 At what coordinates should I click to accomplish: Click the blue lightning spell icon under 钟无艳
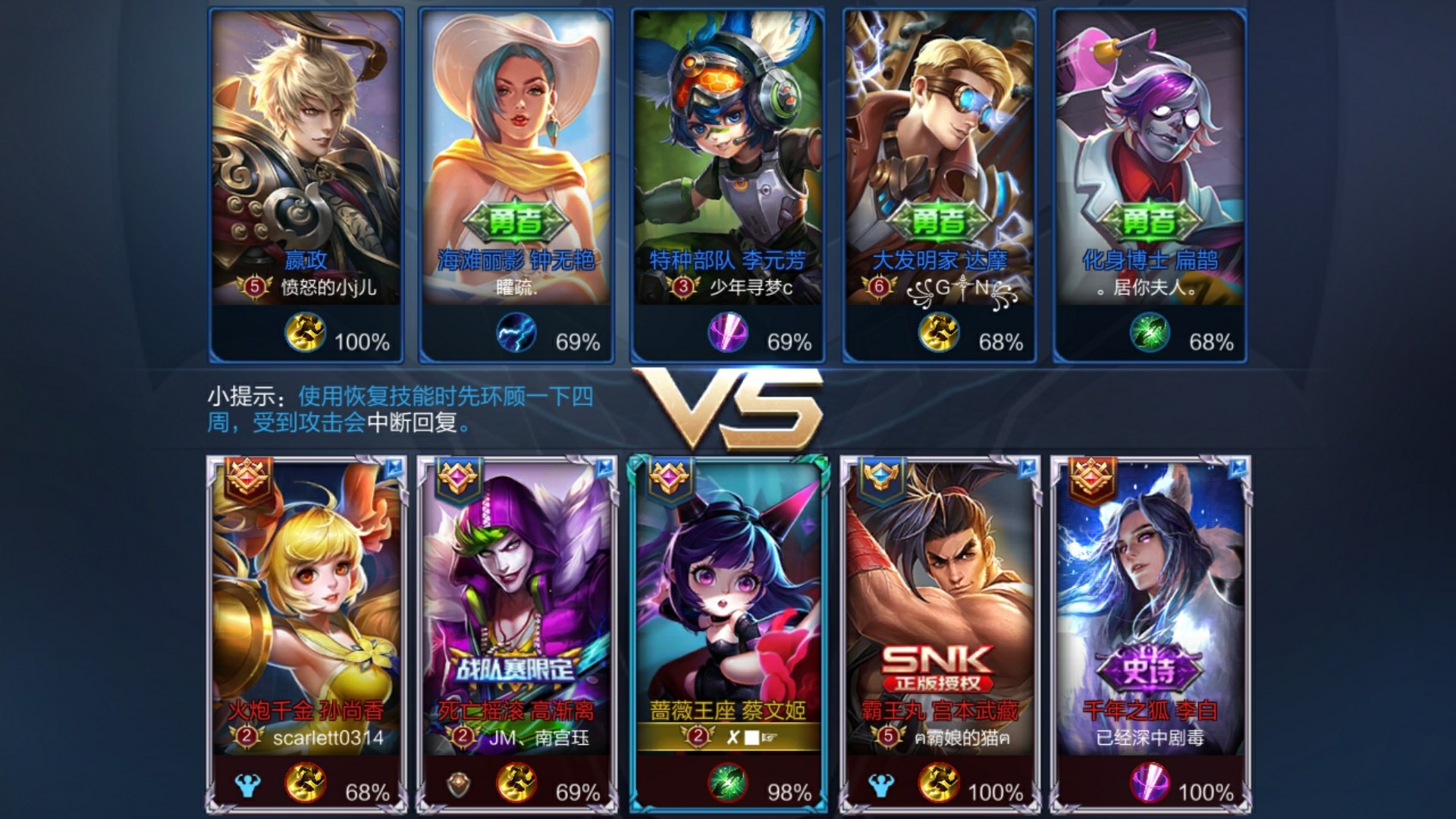pos(516,334)
